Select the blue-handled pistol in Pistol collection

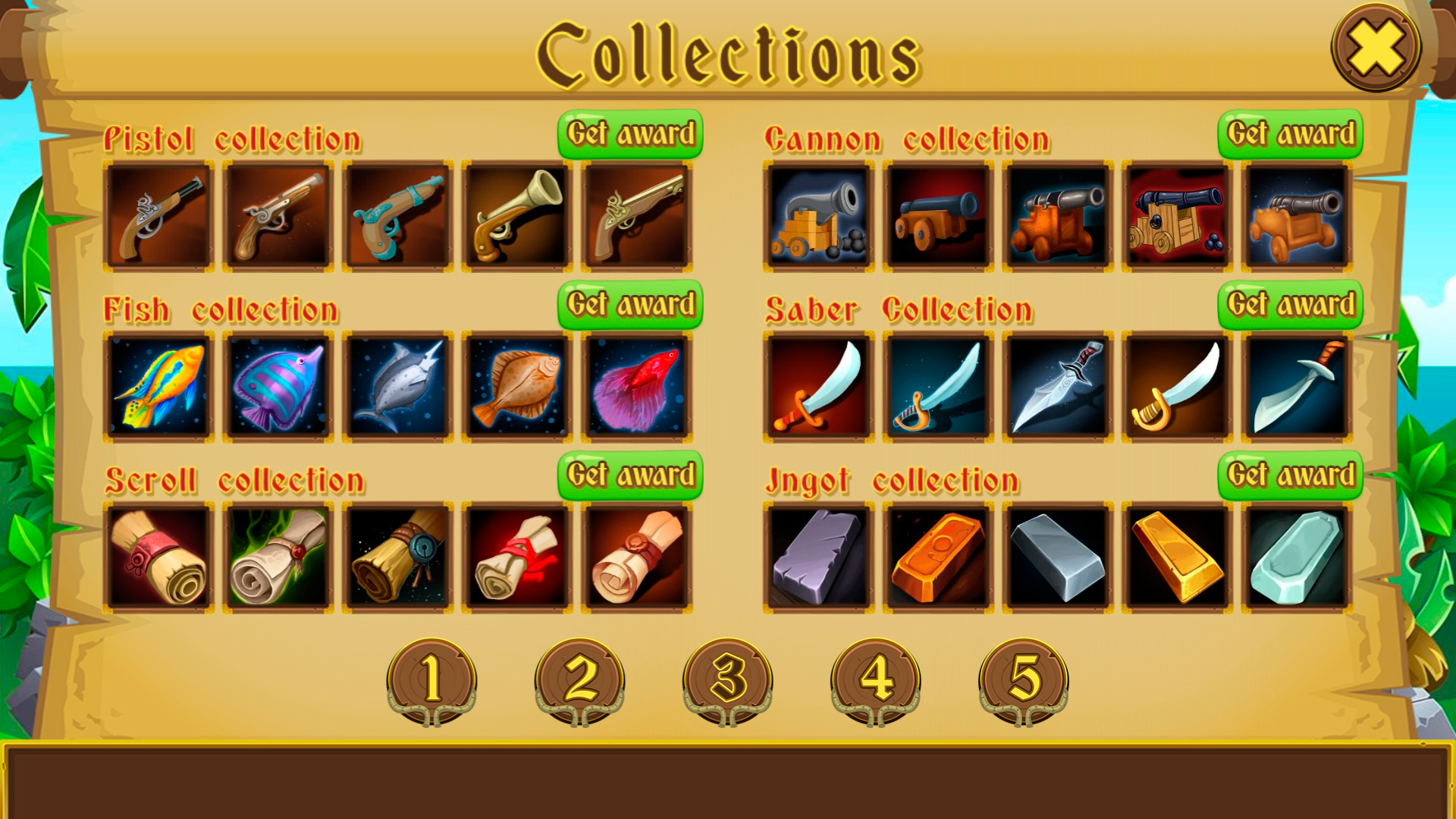396,215
